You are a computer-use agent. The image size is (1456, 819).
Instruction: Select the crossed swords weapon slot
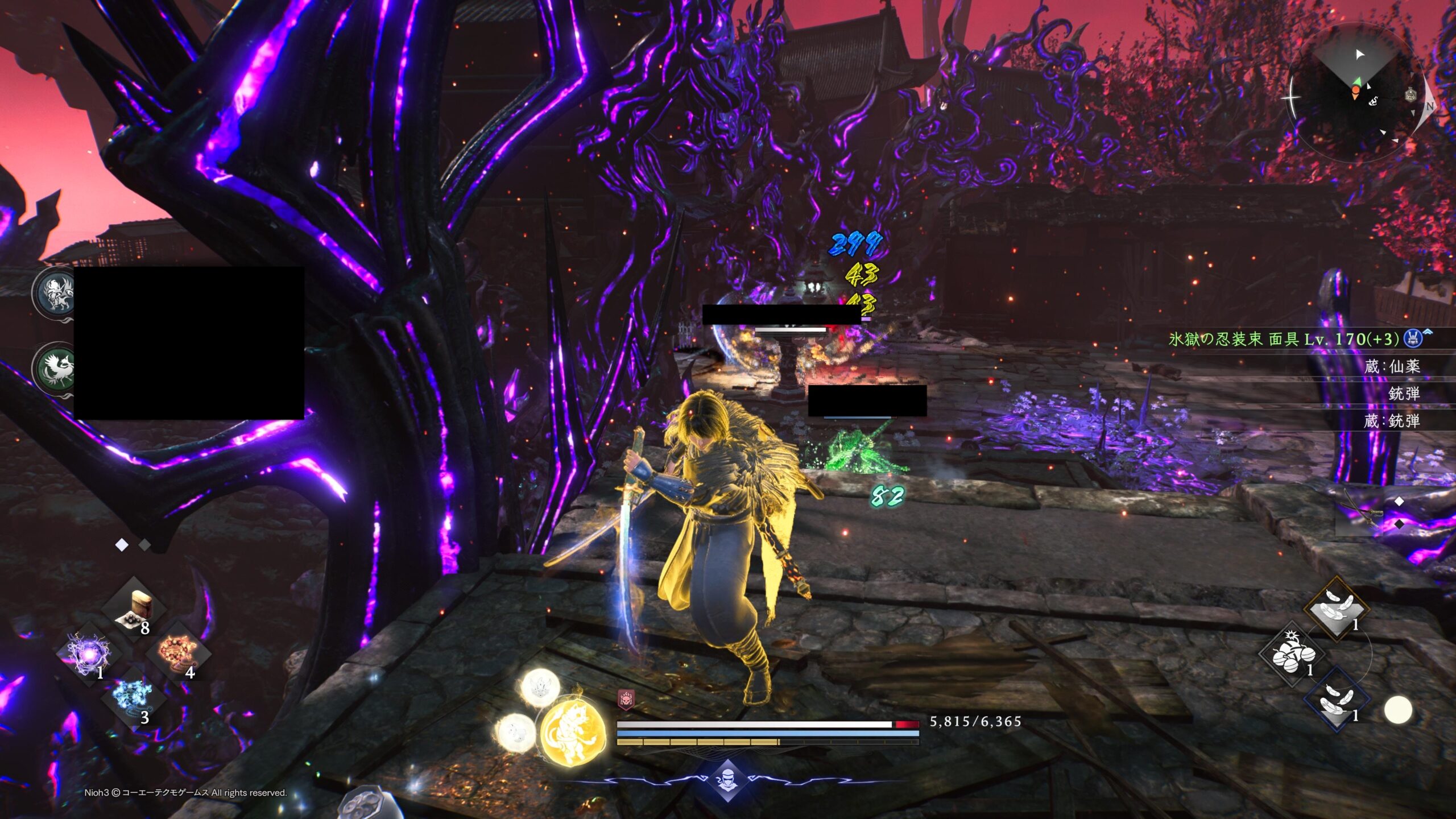(x=1360, y=513)
